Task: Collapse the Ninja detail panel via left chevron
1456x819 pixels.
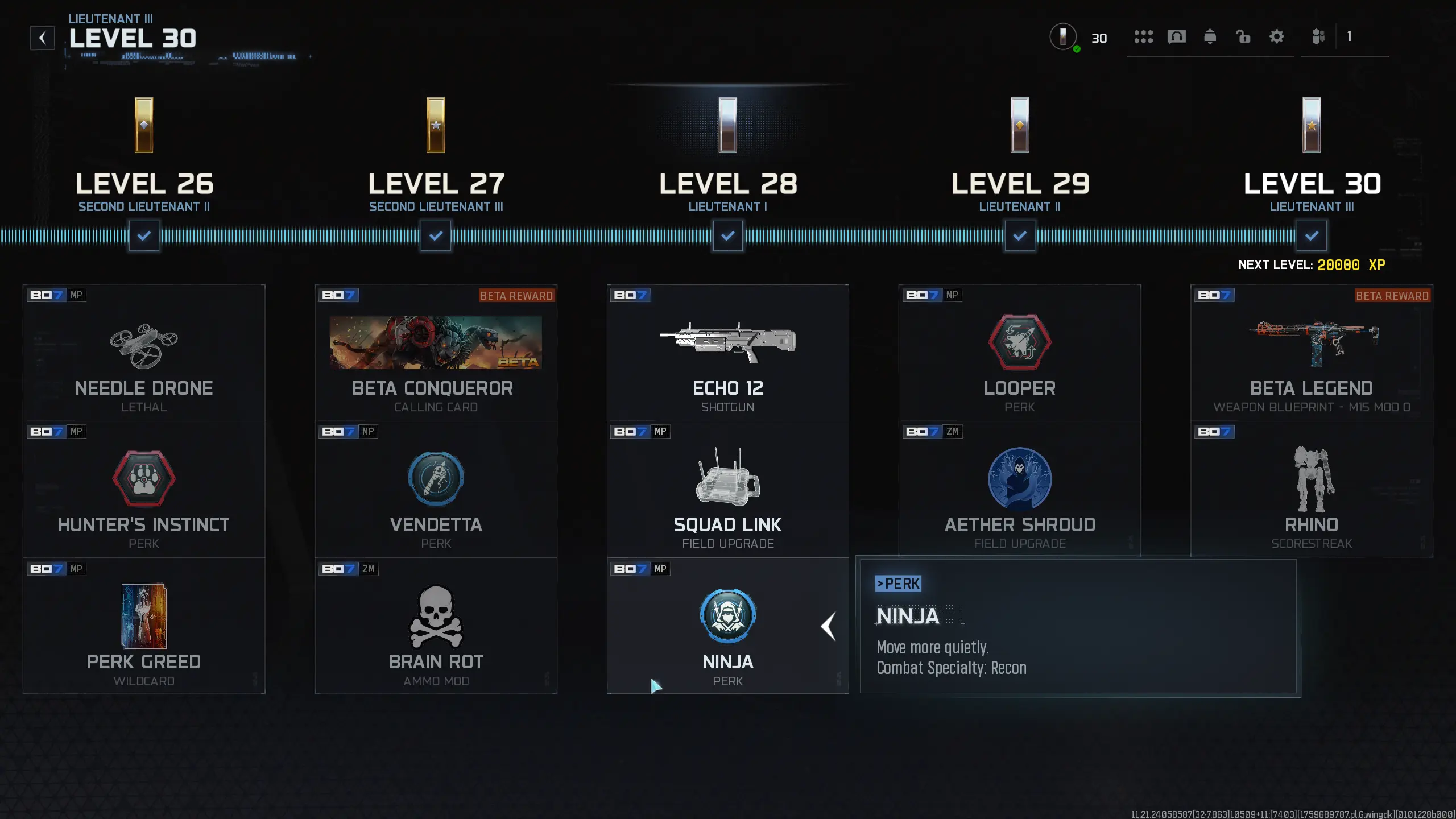Action: click(x=829, y=626)
